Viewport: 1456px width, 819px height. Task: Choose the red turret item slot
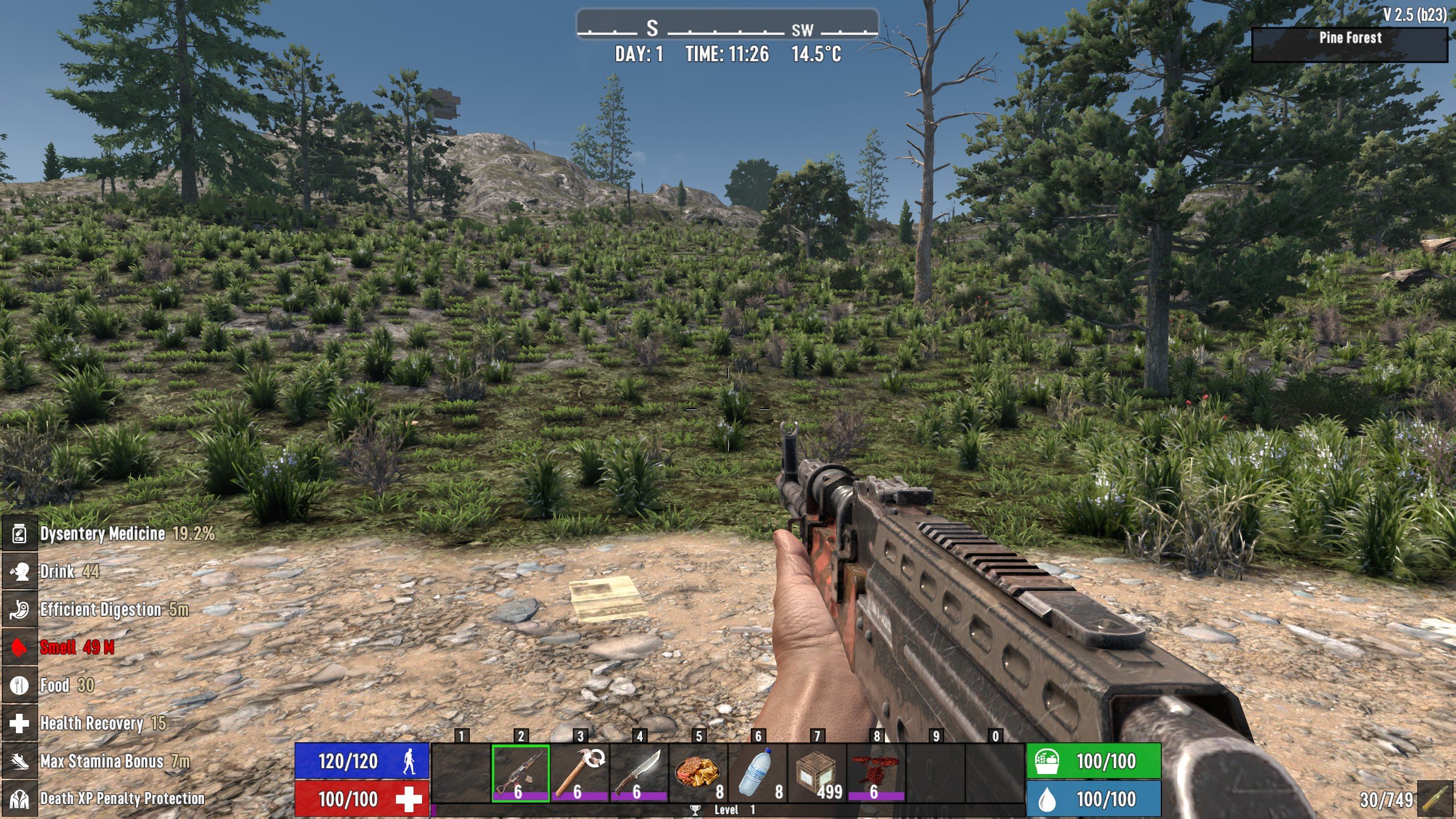[876, 773]
